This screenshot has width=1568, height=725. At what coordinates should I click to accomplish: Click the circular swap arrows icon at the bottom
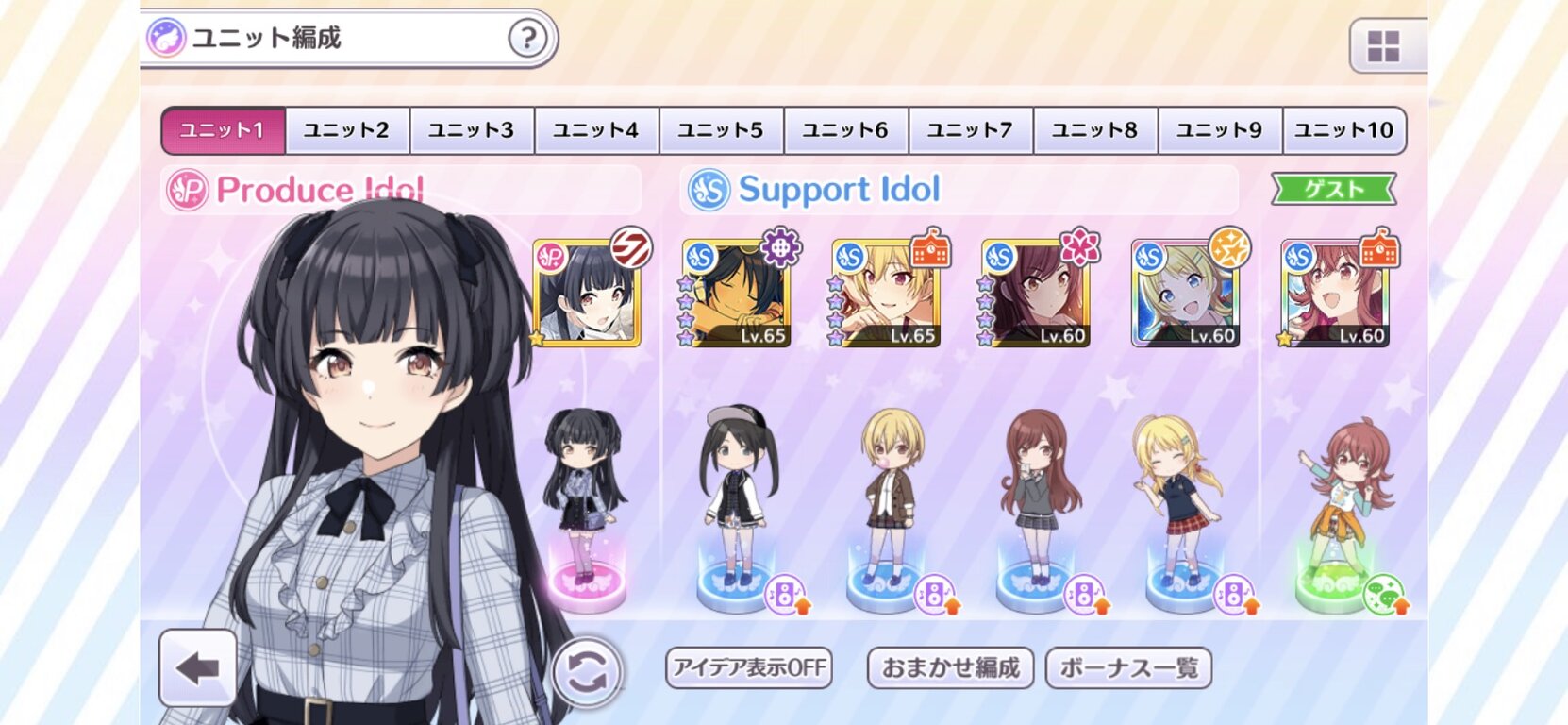click(x=585, y=670)
